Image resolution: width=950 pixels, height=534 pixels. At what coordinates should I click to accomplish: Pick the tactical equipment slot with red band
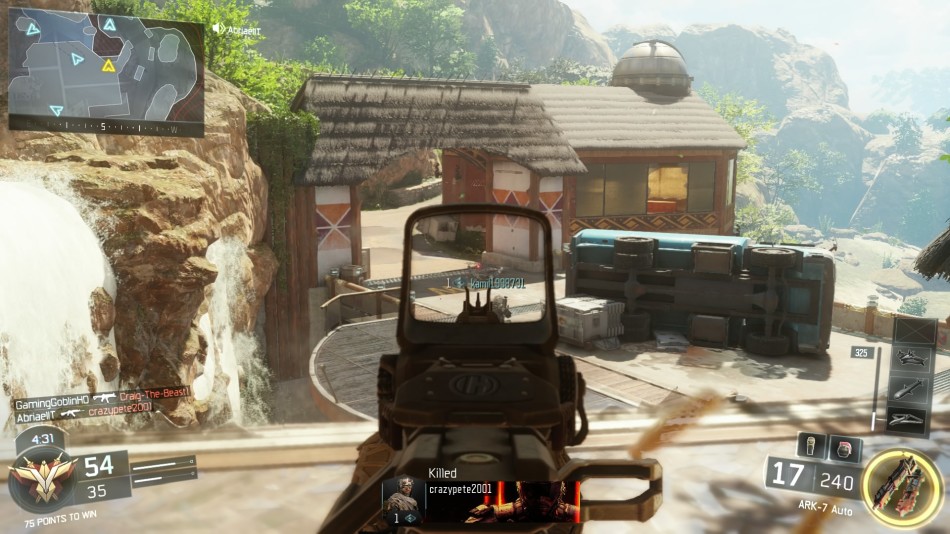click(x=844, y=448)
